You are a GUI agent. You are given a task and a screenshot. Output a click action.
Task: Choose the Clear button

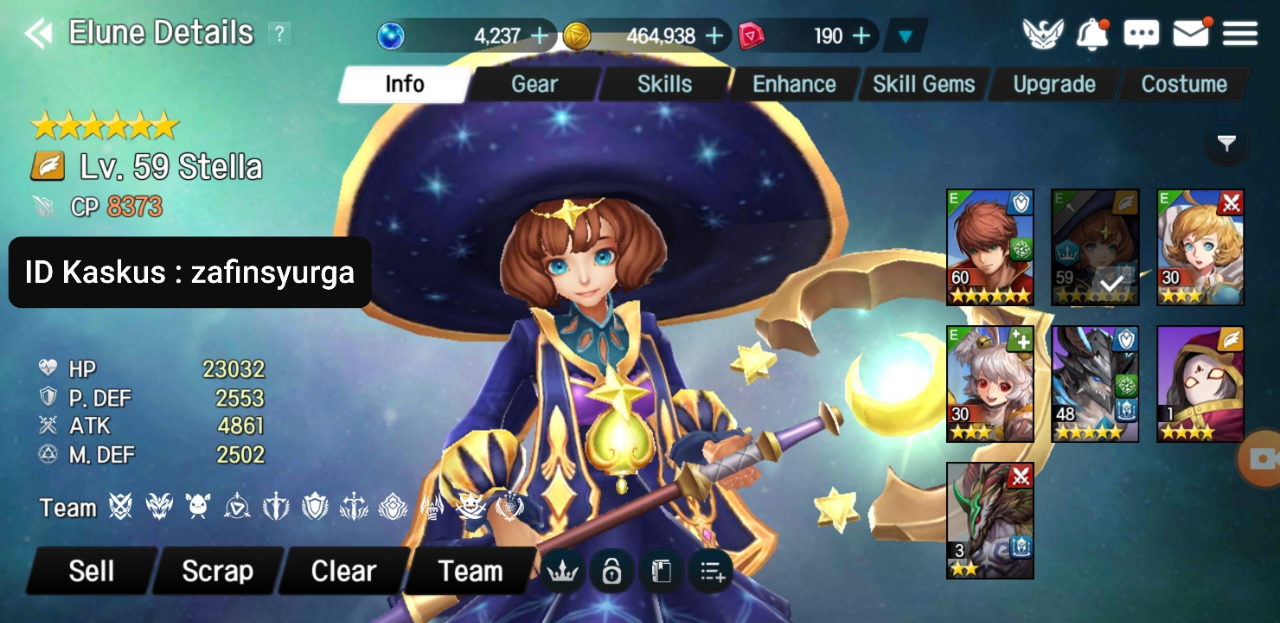pyautogui.click(x=343, y=571)
